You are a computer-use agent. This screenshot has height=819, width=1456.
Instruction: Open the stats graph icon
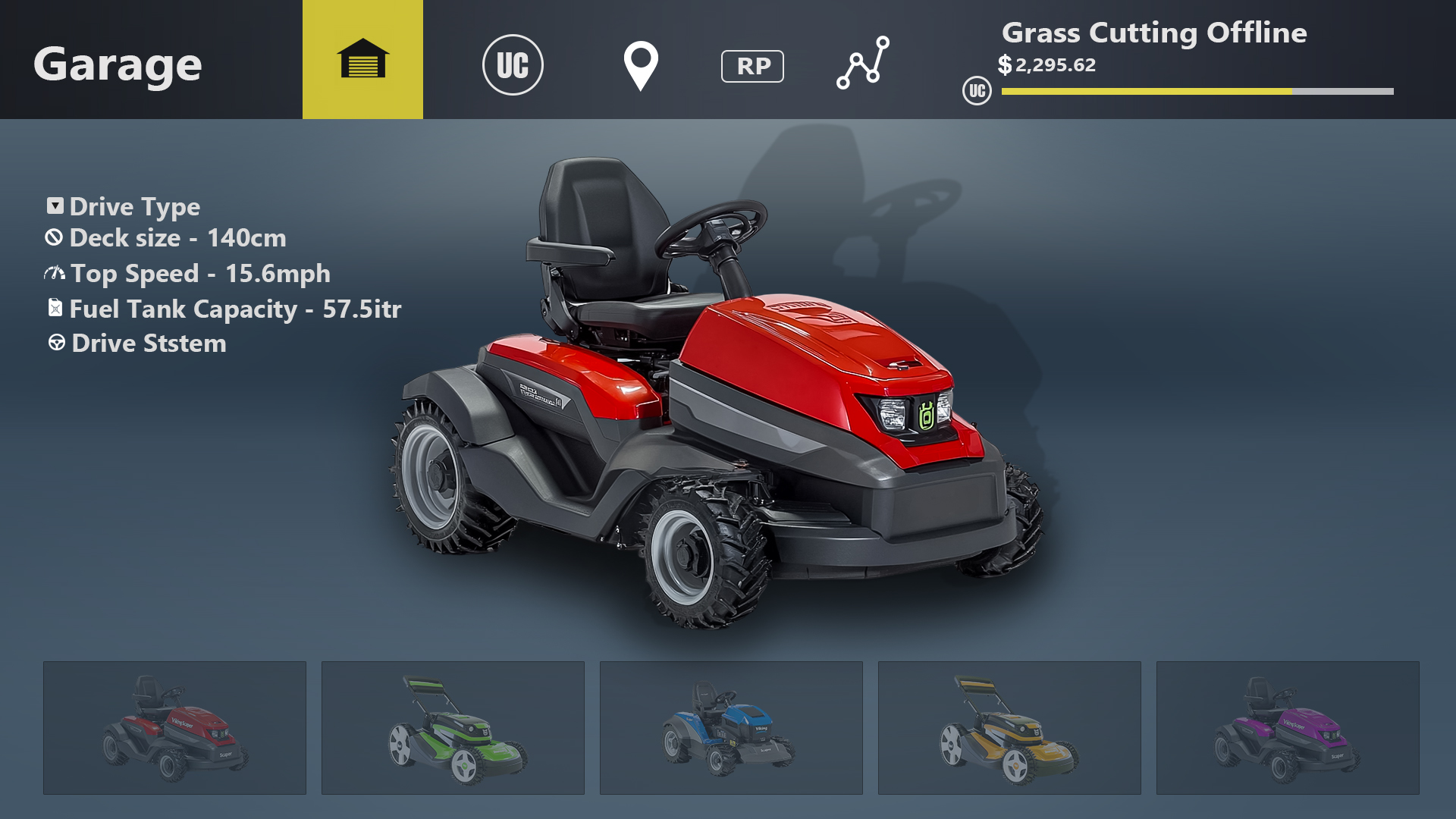[863, 65]
